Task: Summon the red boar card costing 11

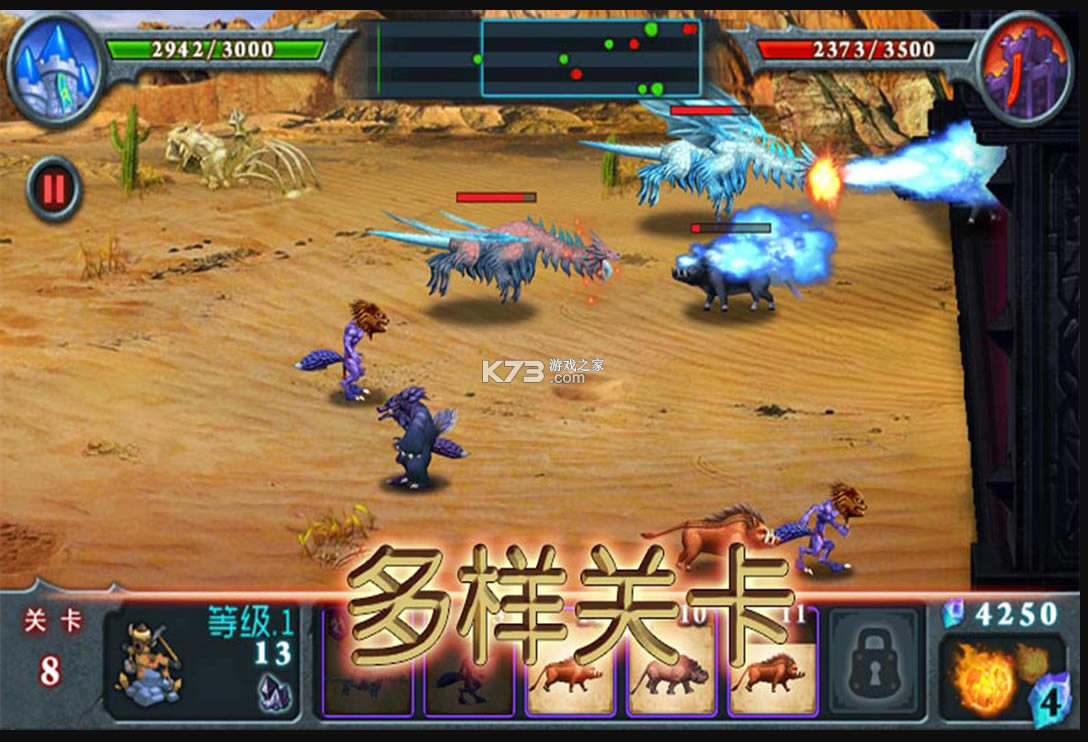Action: click(x=772, y=665)
